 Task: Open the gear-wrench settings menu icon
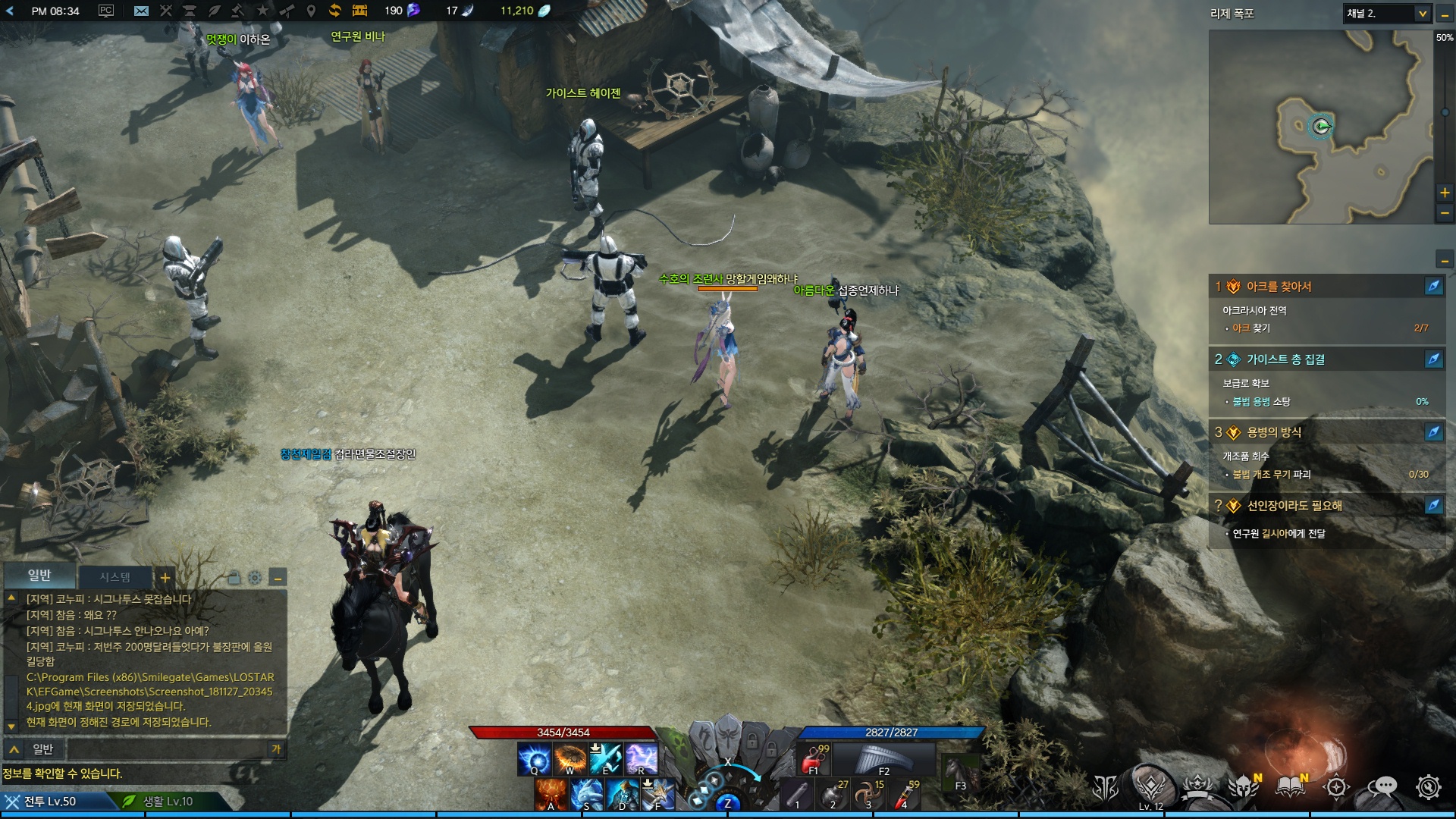pos(1428,788)
